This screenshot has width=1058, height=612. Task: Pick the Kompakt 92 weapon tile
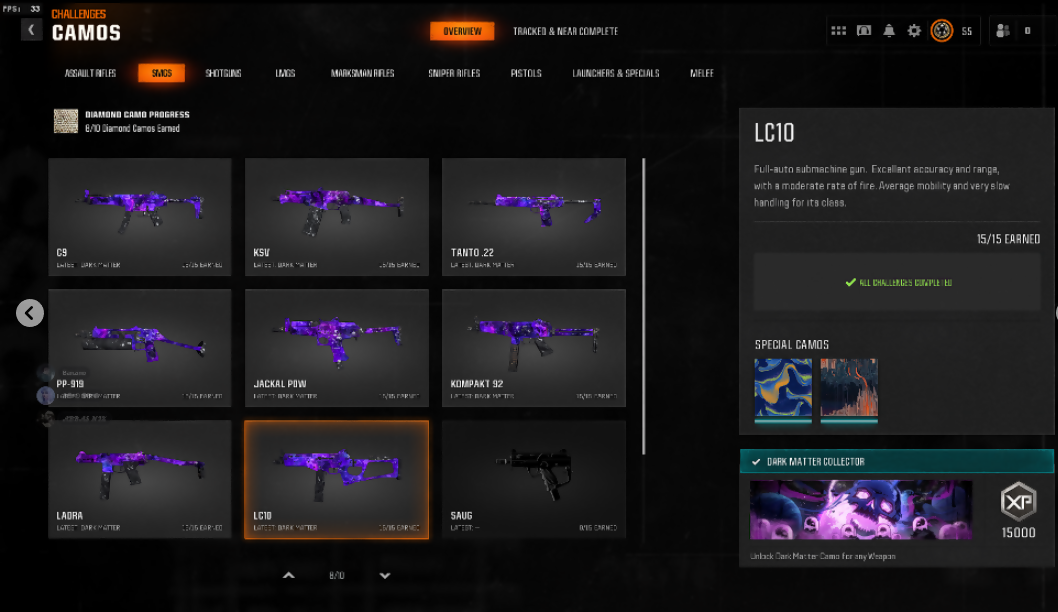tap(534, 347)
